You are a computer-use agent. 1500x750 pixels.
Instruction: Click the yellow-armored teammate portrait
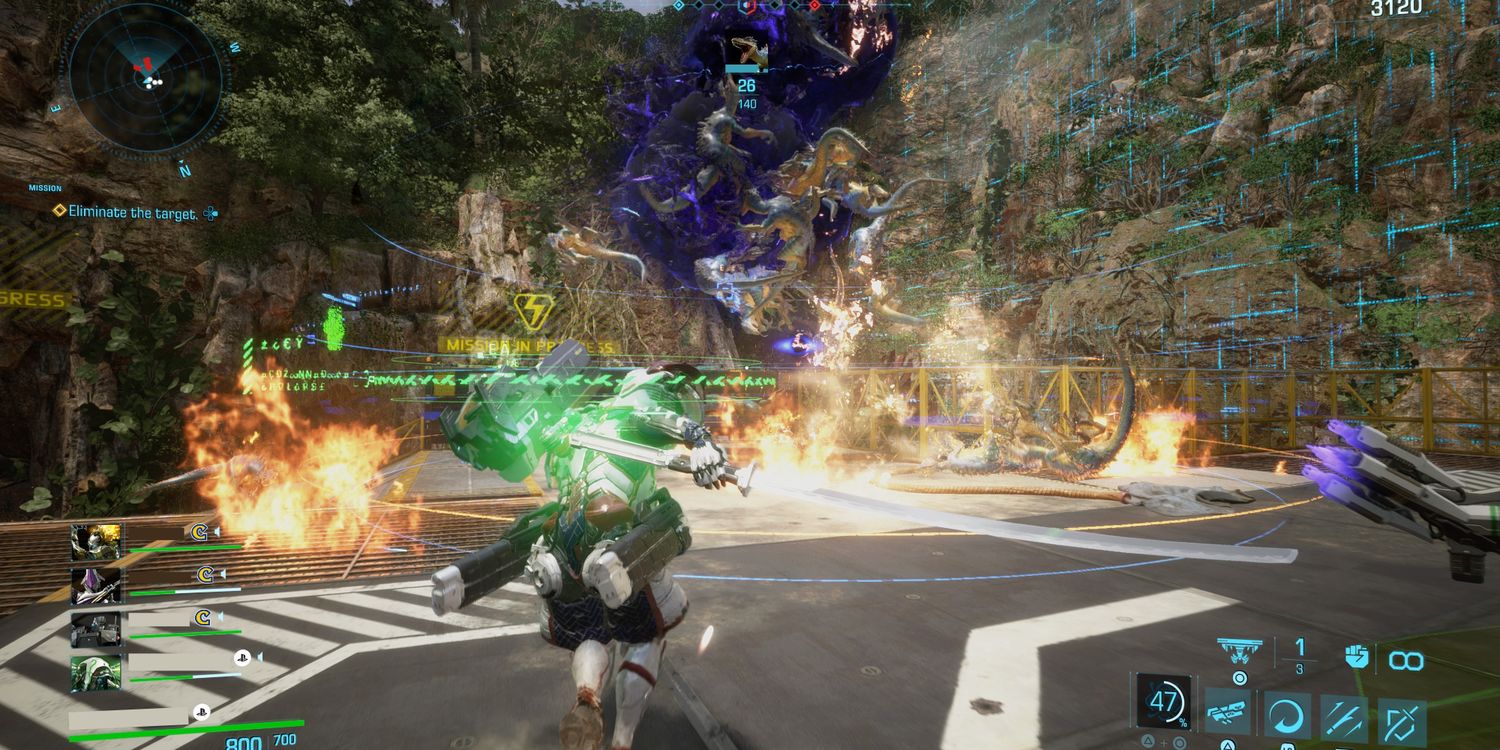96,542
